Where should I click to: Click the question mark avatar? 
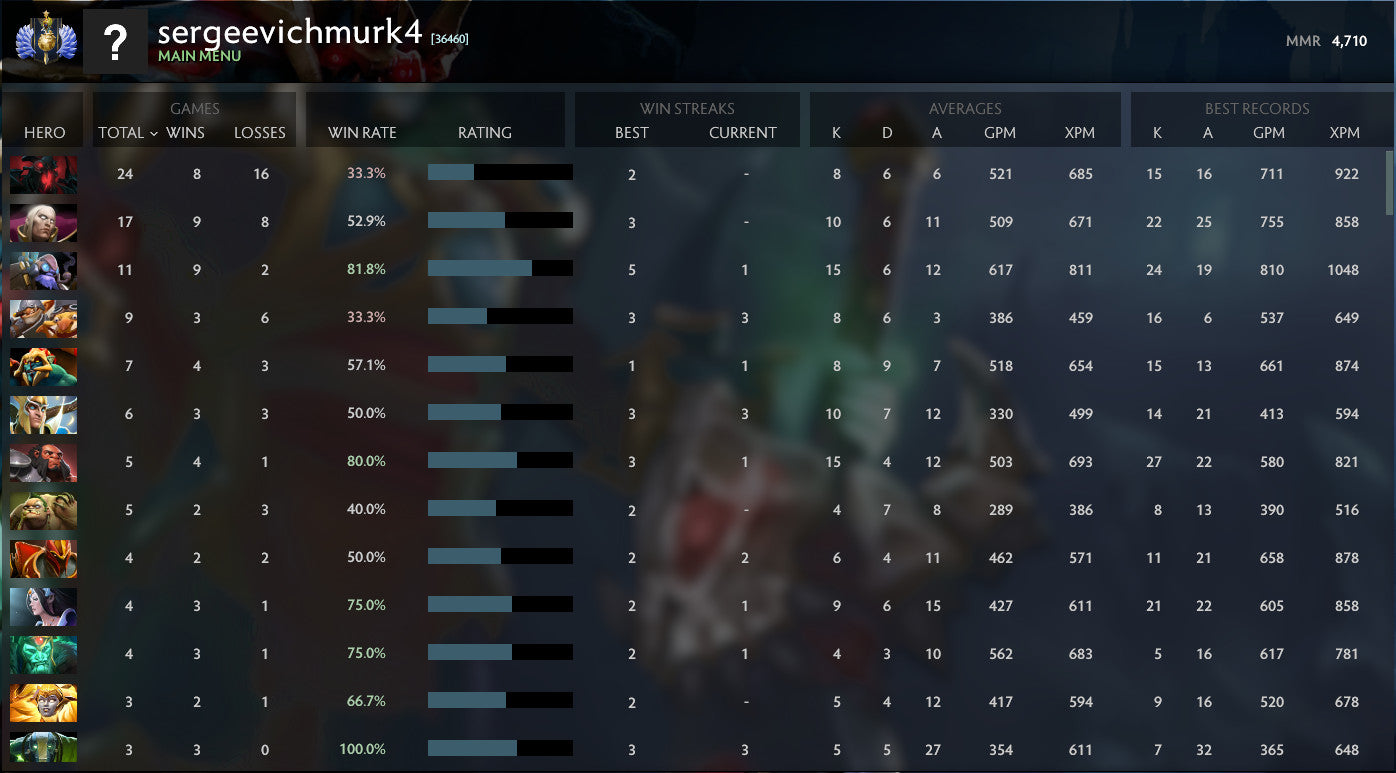pyautogui.click(x=115, y=40)
